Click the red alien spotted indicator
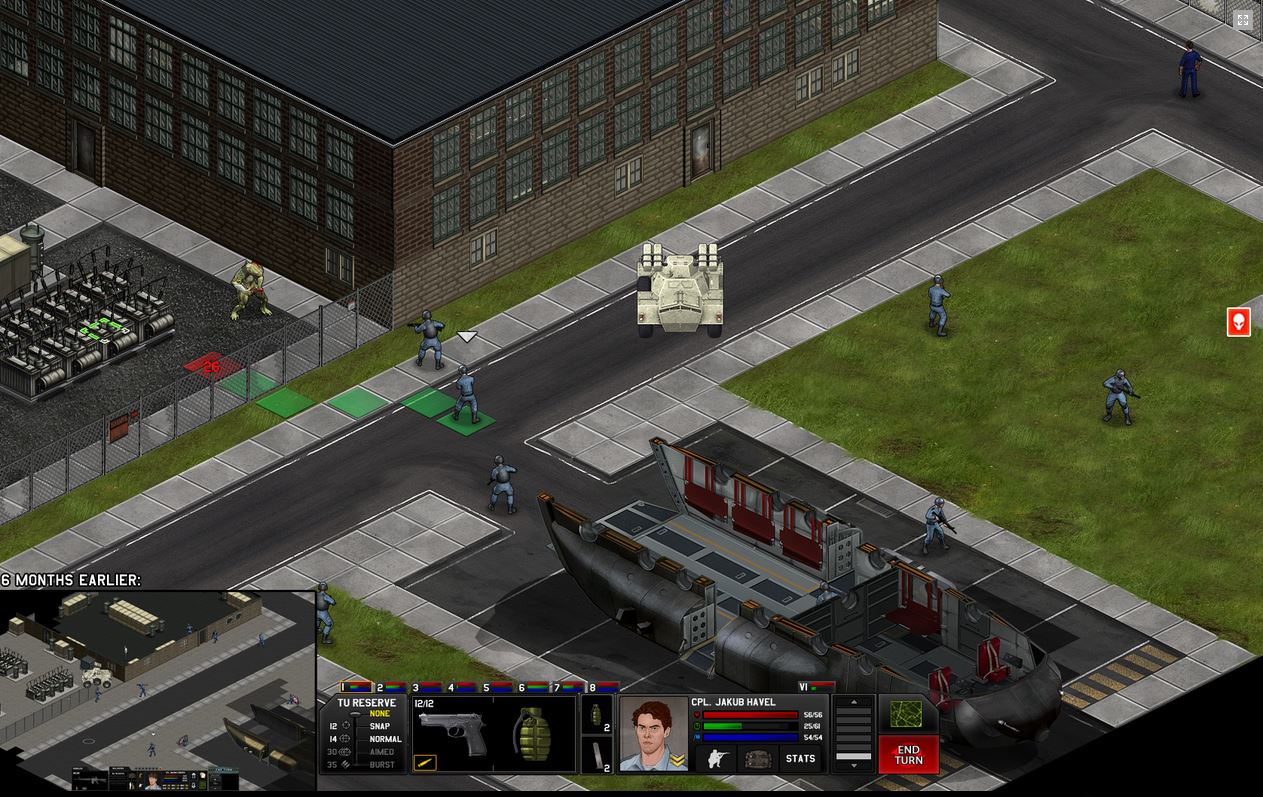Screen dimensions: 1263x797 [x=1238, y=322]
